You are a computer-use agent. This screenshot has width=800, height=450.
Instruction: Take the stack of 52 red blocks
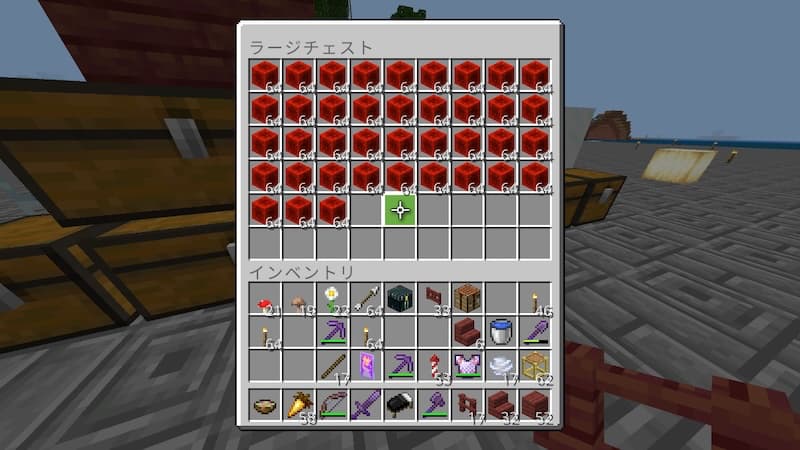click(x=536, y=405)
